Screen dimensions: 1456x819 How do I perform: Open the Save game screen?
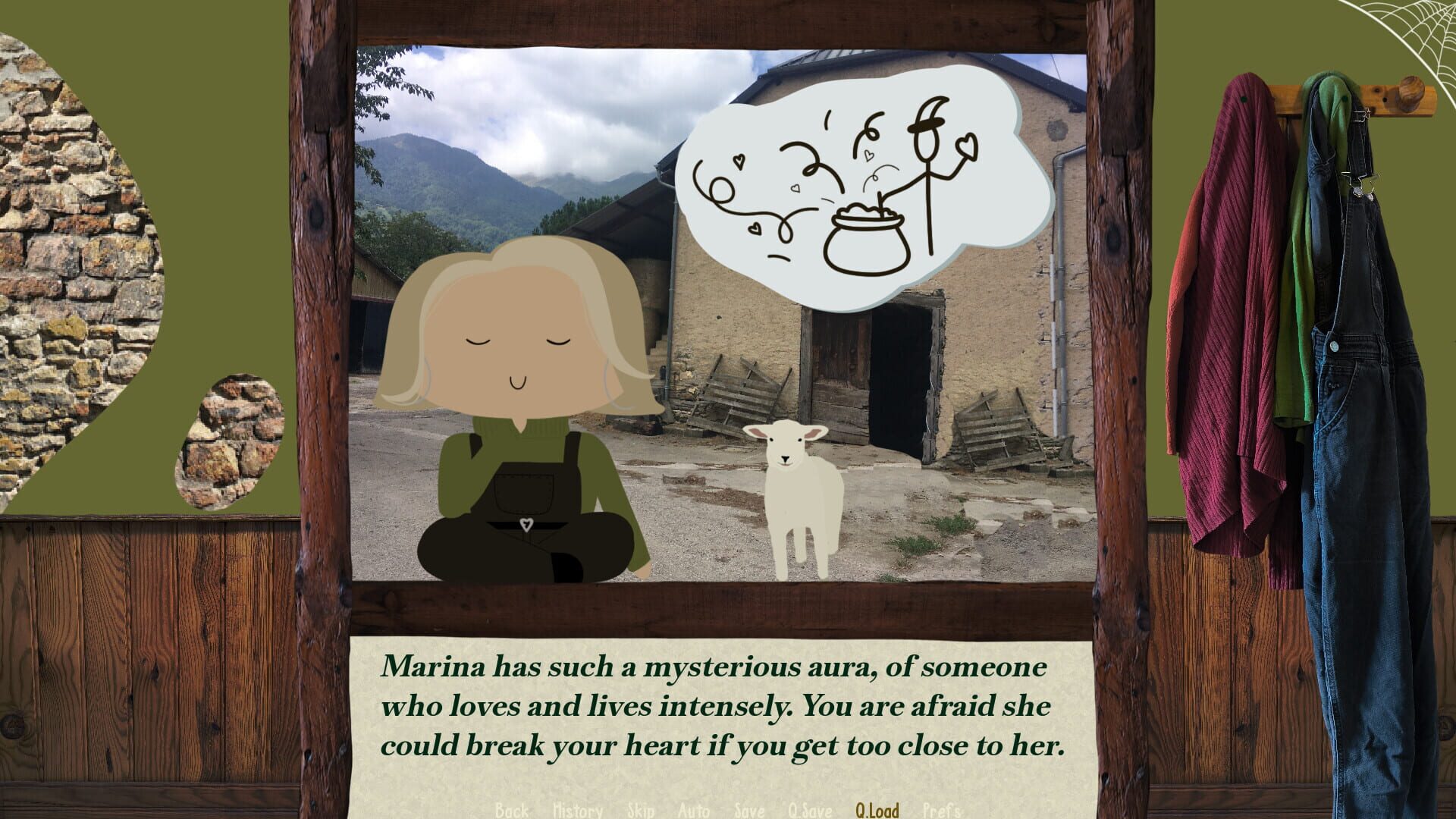tap(748, 811)
